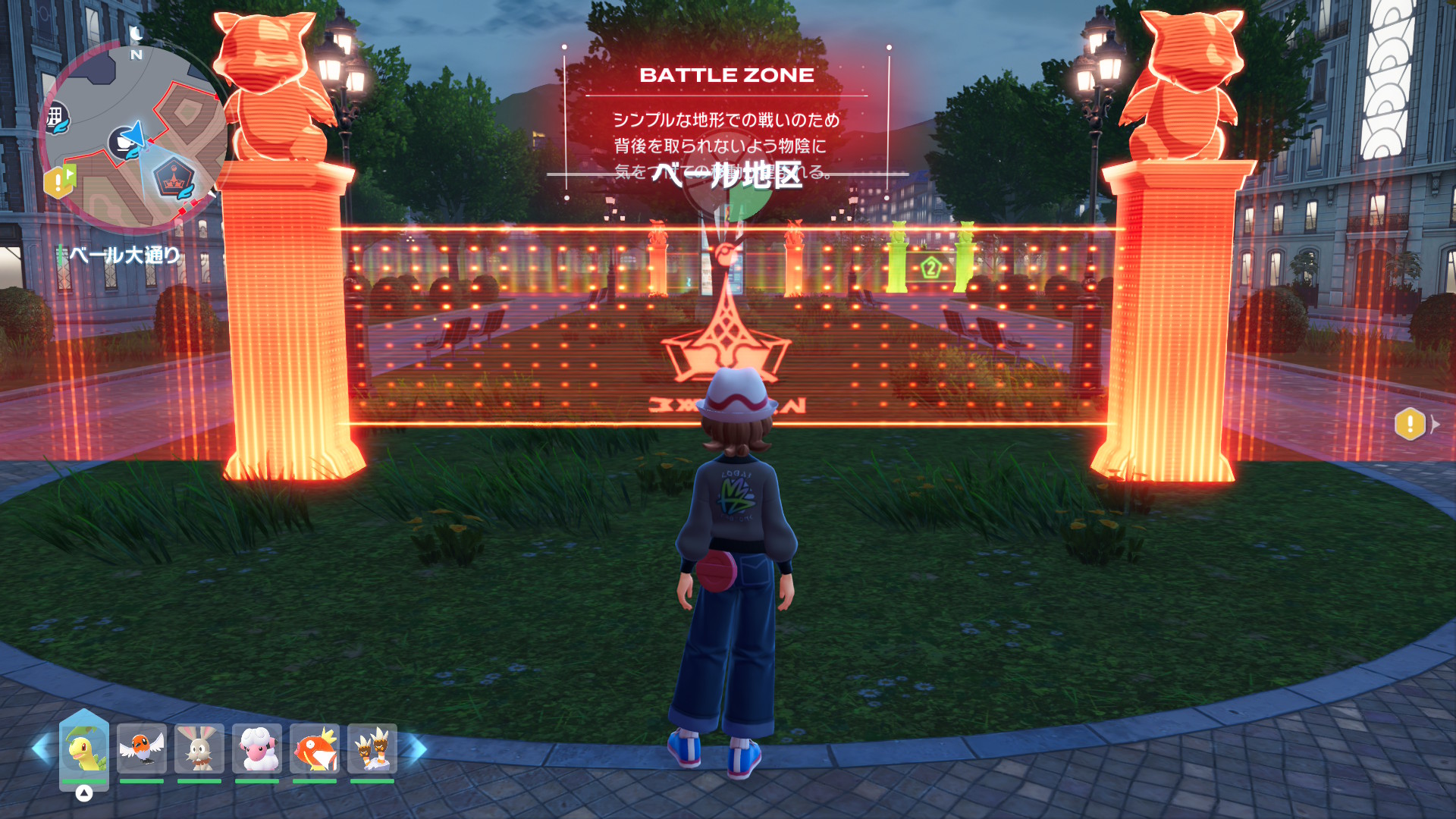Open the yellow exclamation notification on right edge

[1410, 424]
